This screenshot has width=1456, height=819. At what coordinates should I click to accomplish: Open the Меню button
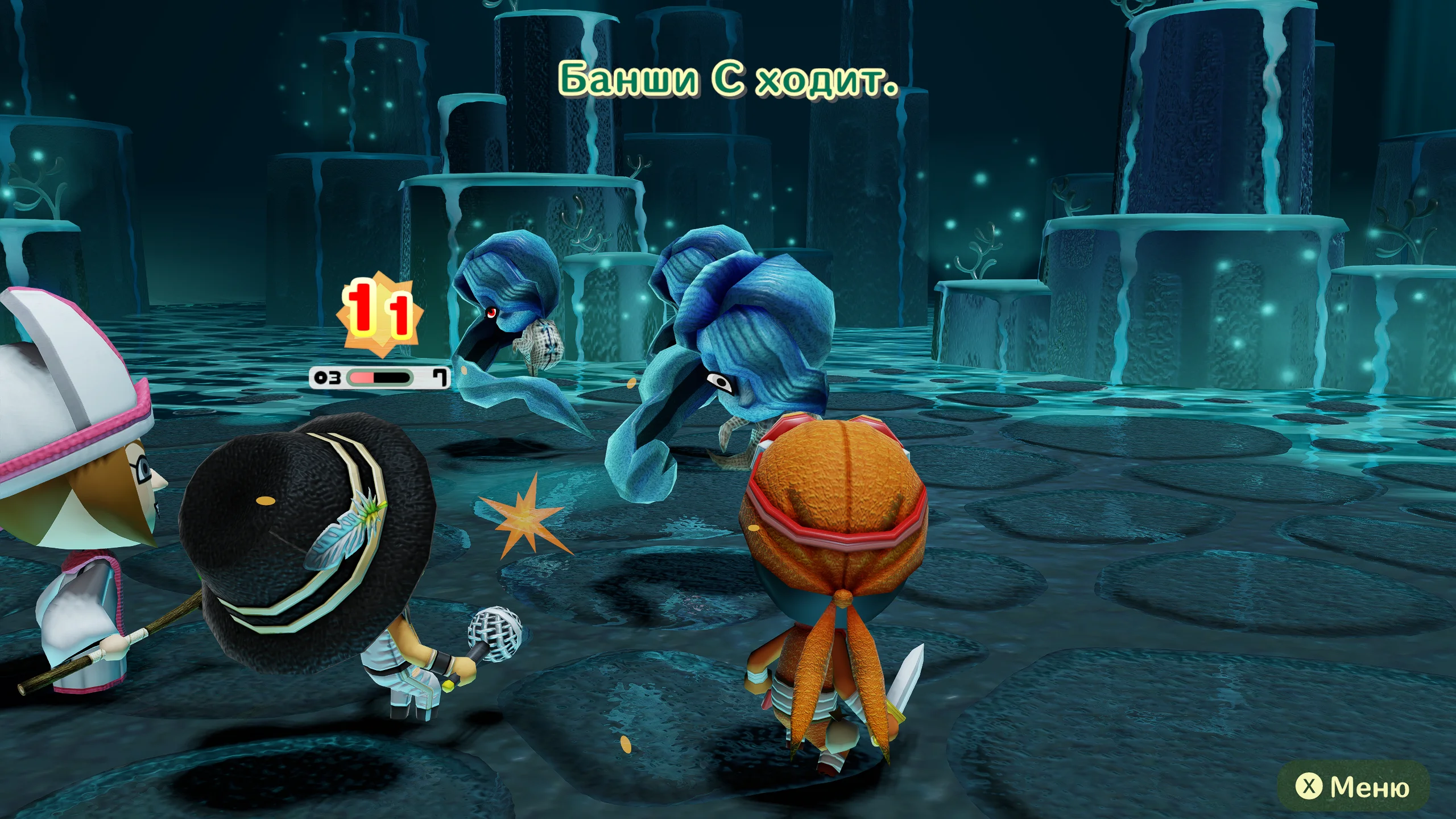coord(1352,787)
